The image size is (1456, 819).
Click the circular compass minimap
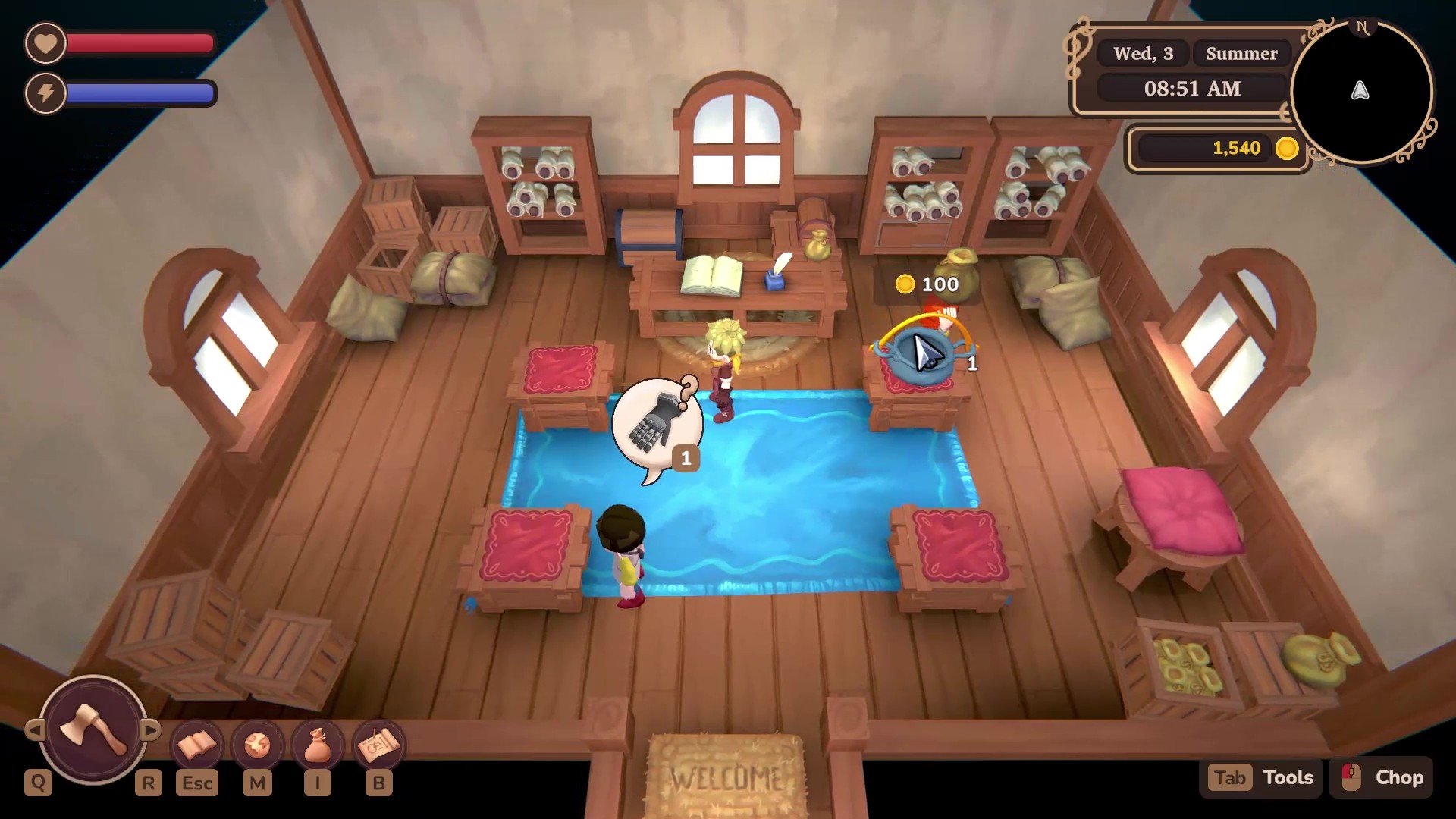click(x=1360, y=92)
